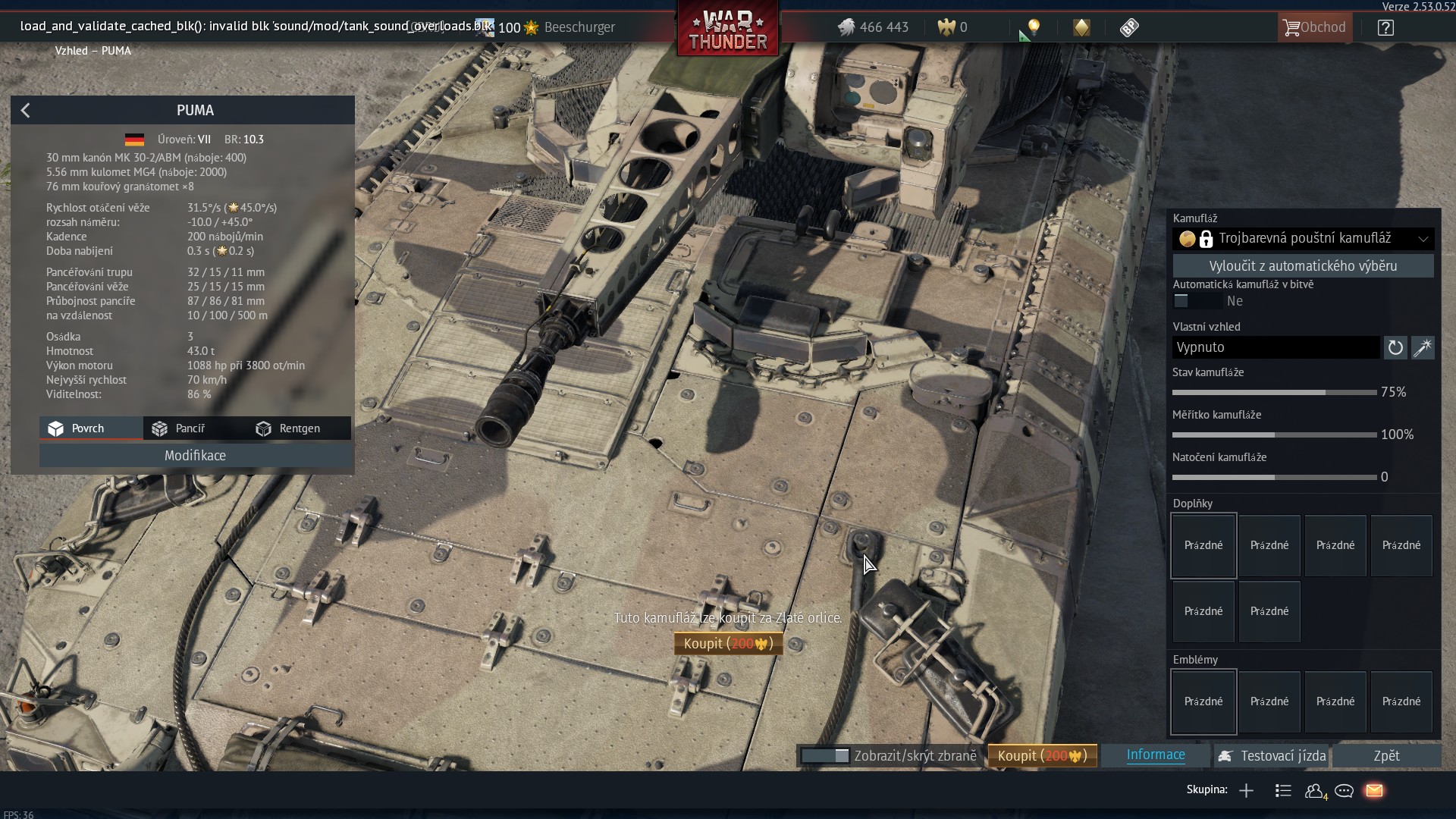Open the Modifikace button

[195, 456]
